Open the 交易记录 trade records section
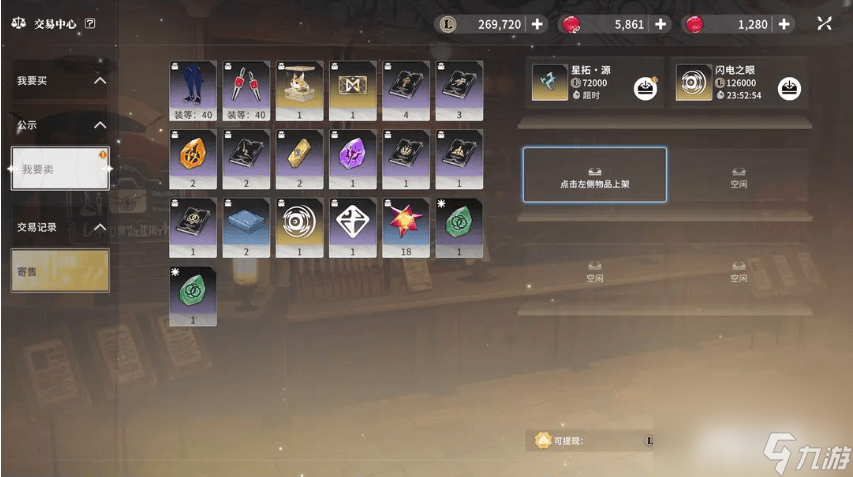Screen dimensions: 853x477 (60, 227)
